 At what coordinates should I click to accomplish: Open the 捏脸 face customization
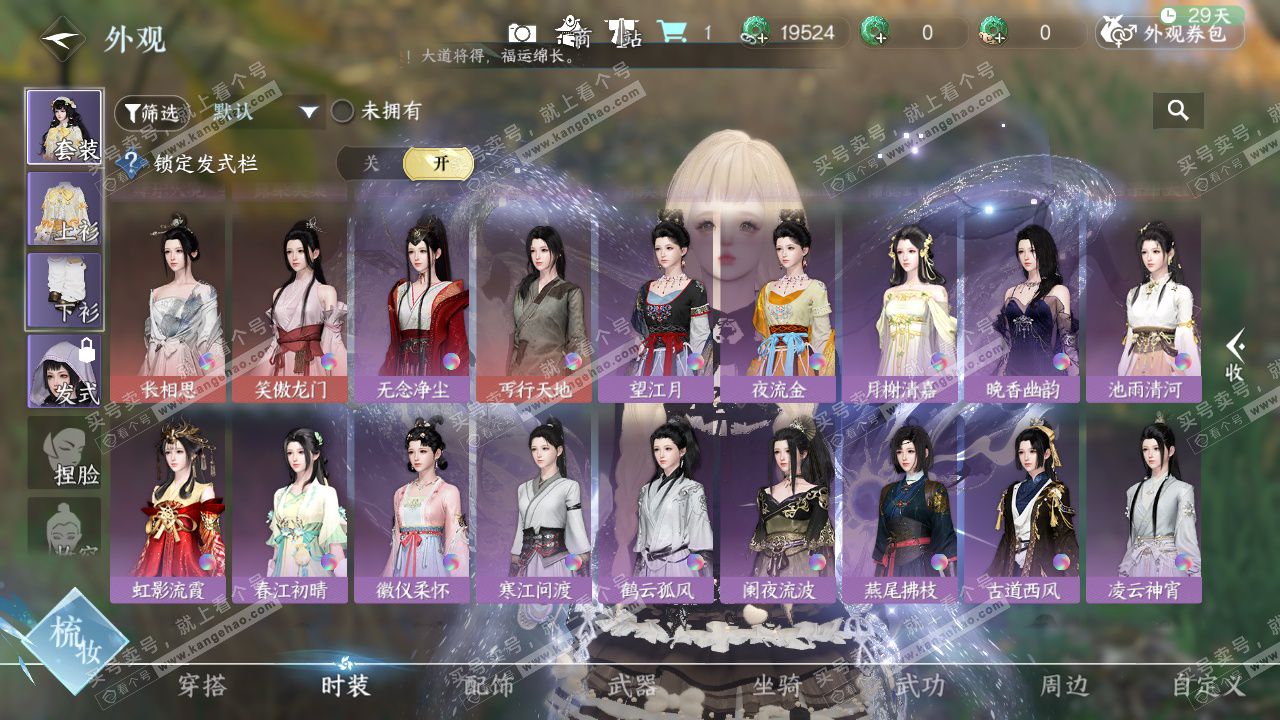pos(64,453)
